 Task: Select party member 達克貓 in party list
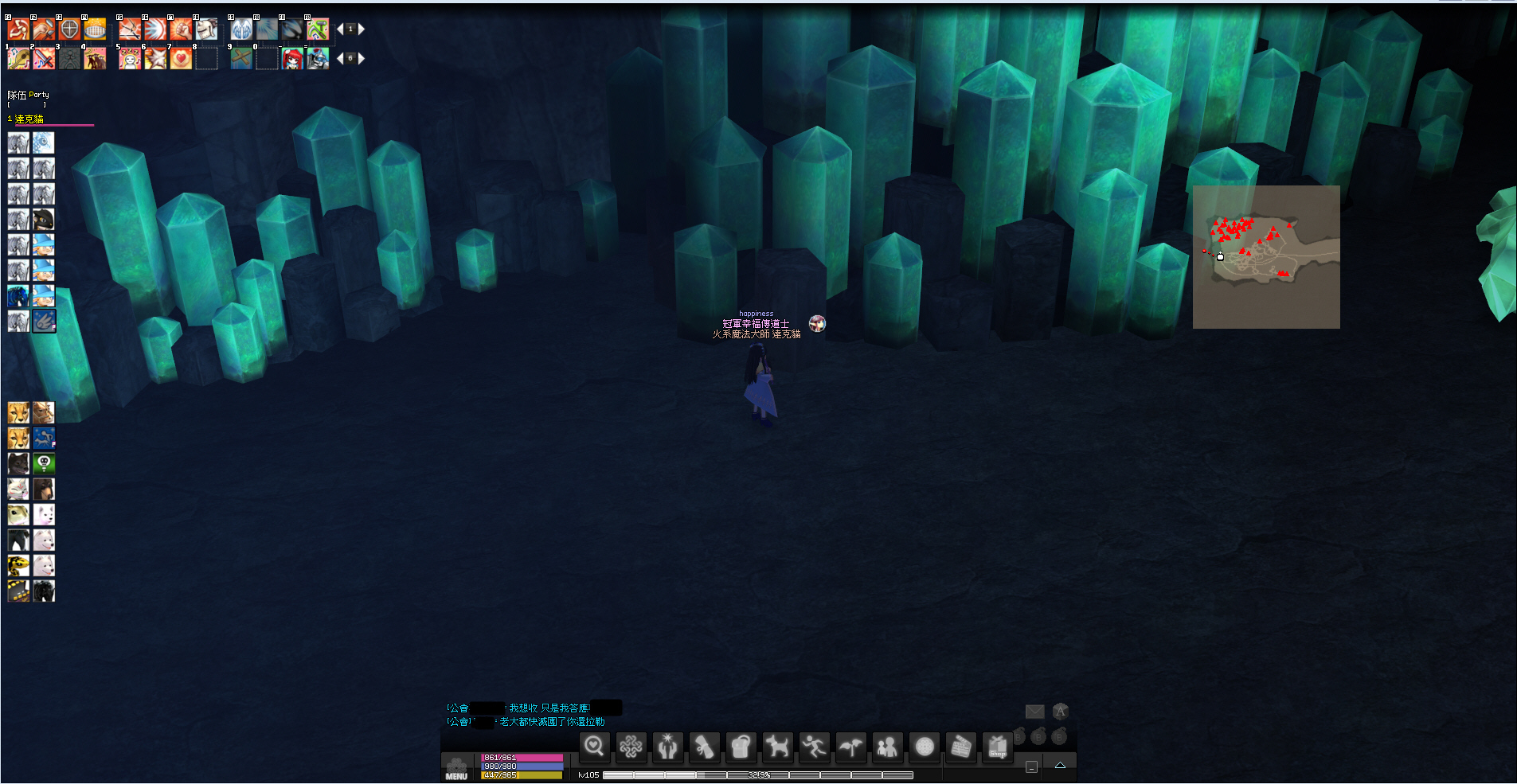(x=29, y=119)
